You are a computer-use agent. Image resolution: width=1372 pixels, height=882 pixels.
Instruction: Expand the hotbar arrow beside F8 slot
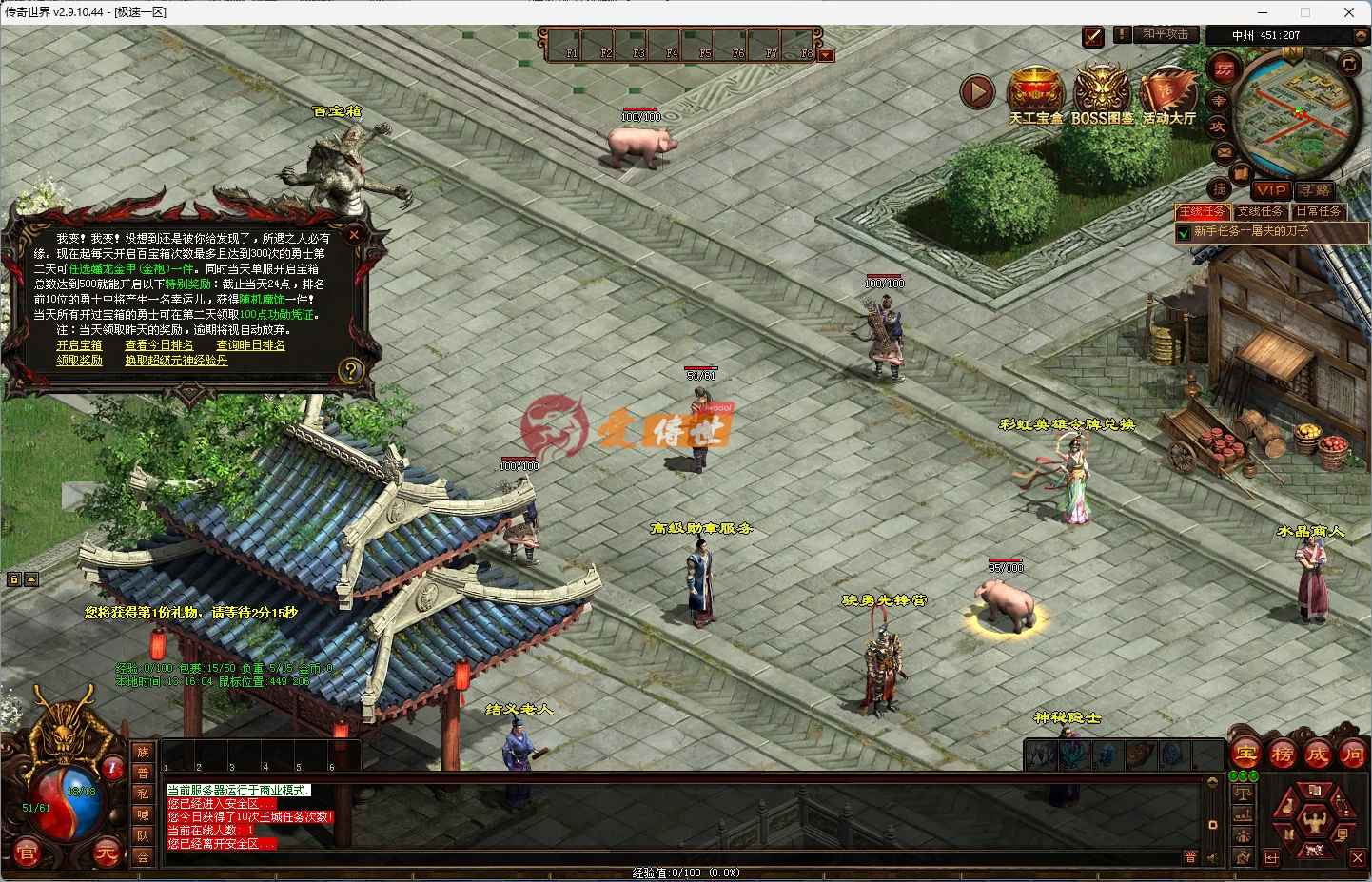click(x=826, y=54)
